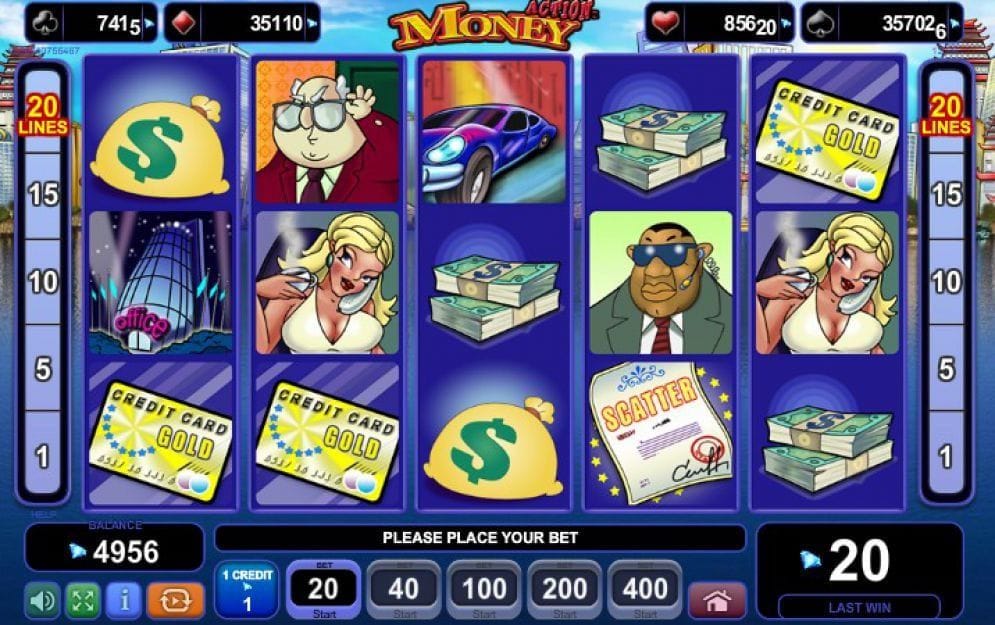Screen dimensions: 995x625
Task: Switch to fullscreen with the green arrows icon
Action: pos(83,600)
